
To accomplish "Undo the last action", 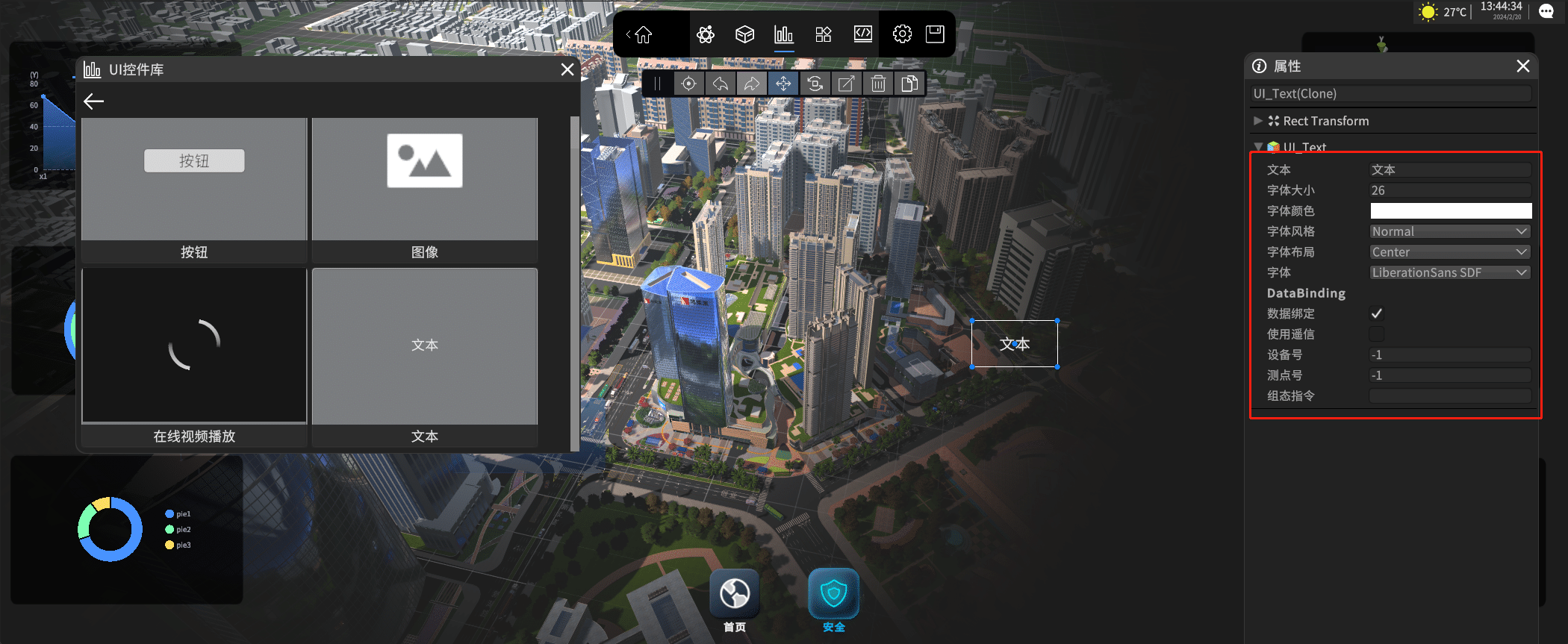I will [x=721, y=84].
